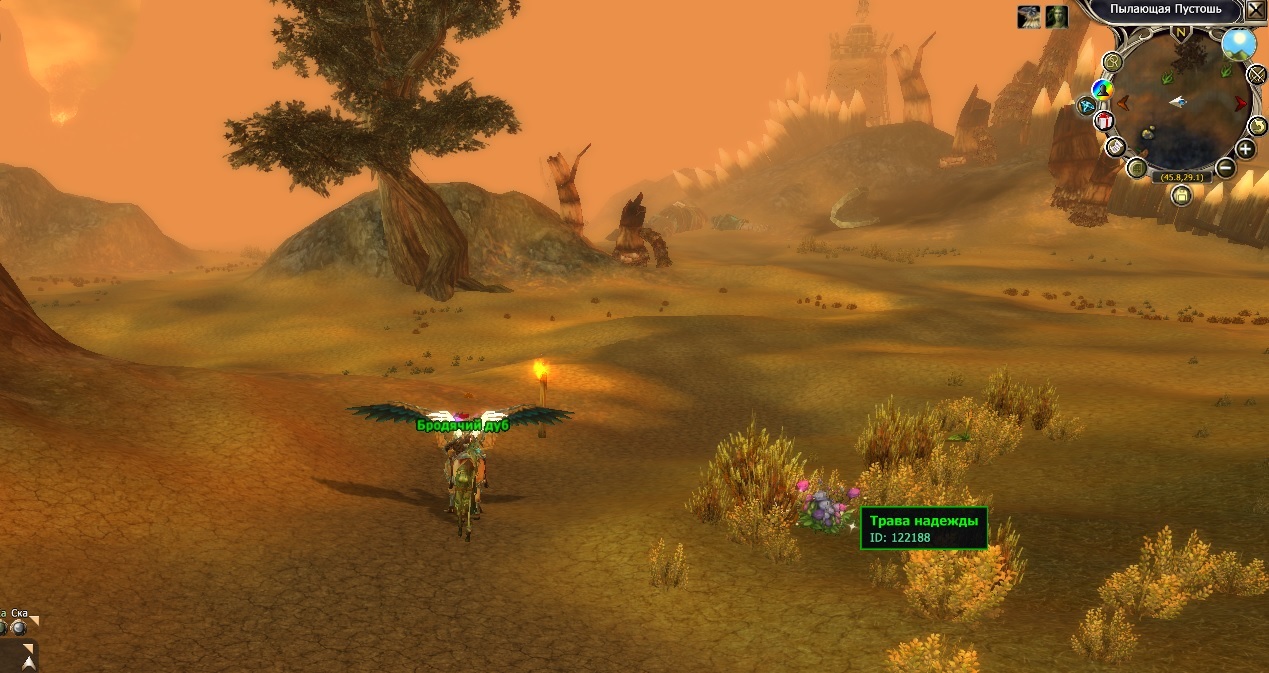Click the rainbow silhouette icon on the minimap ring
The image size is (1269, 673).
point(1102,91)
